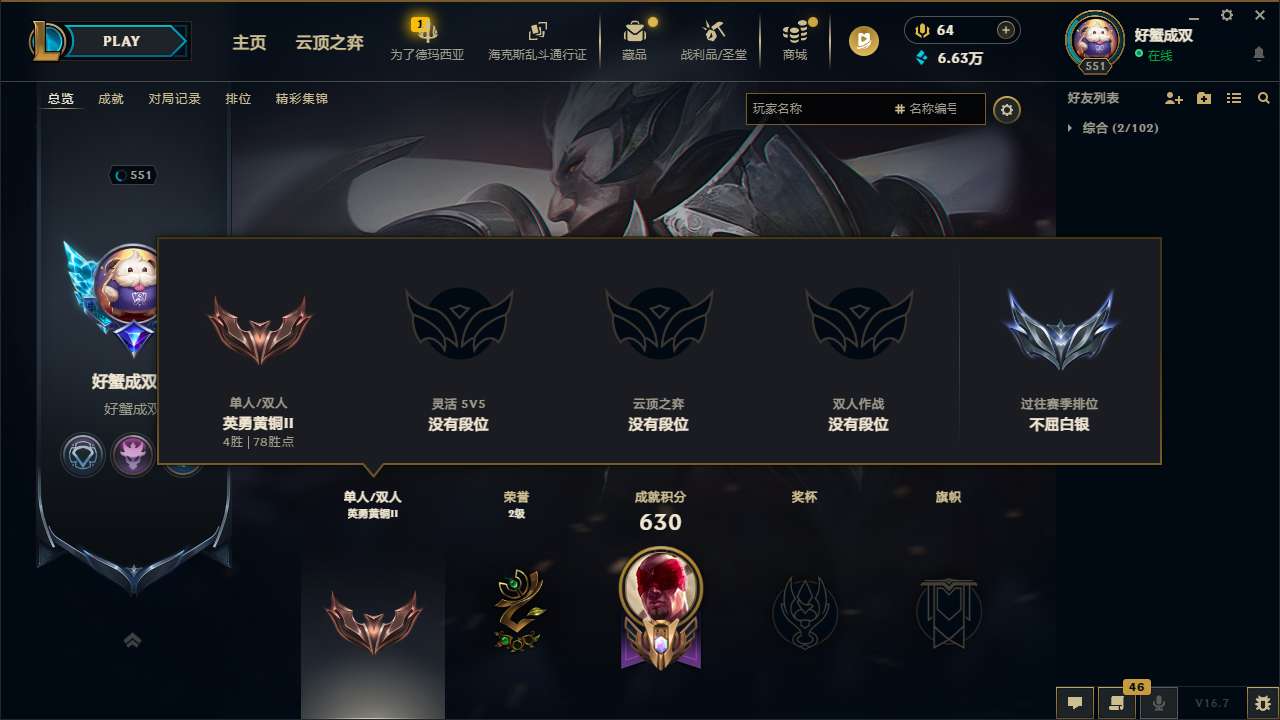Collapse the profile panel with the up chevron
The width and height of the screenshot is (1280, 720).
point(132,640)
